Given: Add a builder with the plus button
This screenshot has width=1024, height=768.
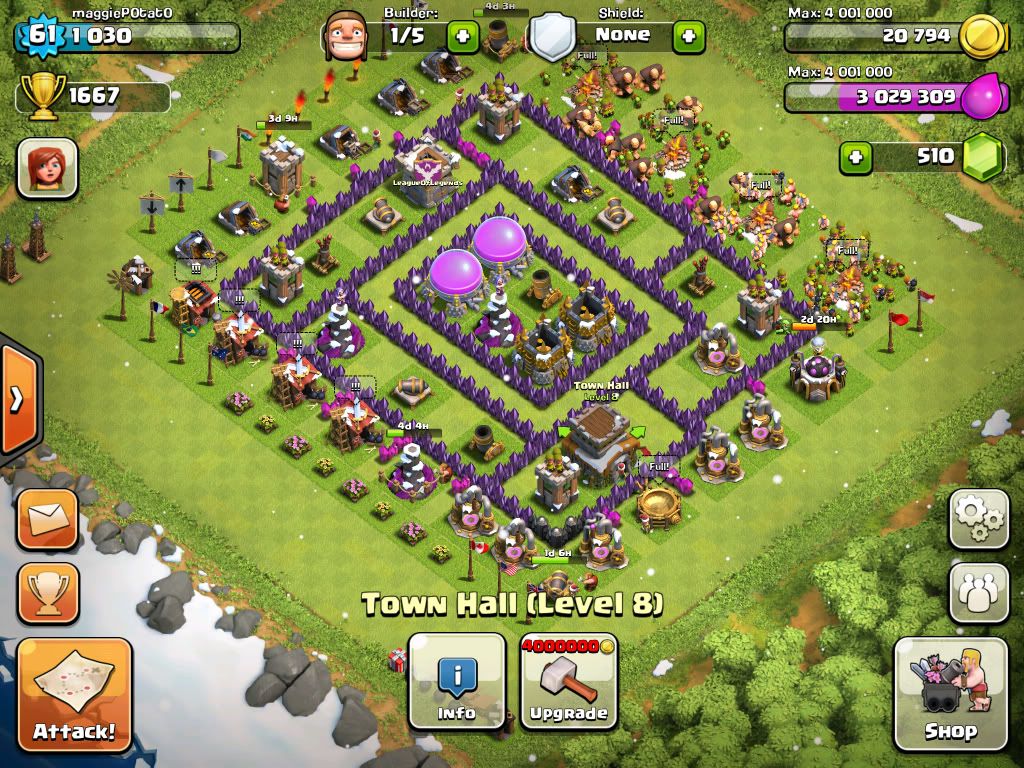Looking at the screenshot, I should point(462,37).
